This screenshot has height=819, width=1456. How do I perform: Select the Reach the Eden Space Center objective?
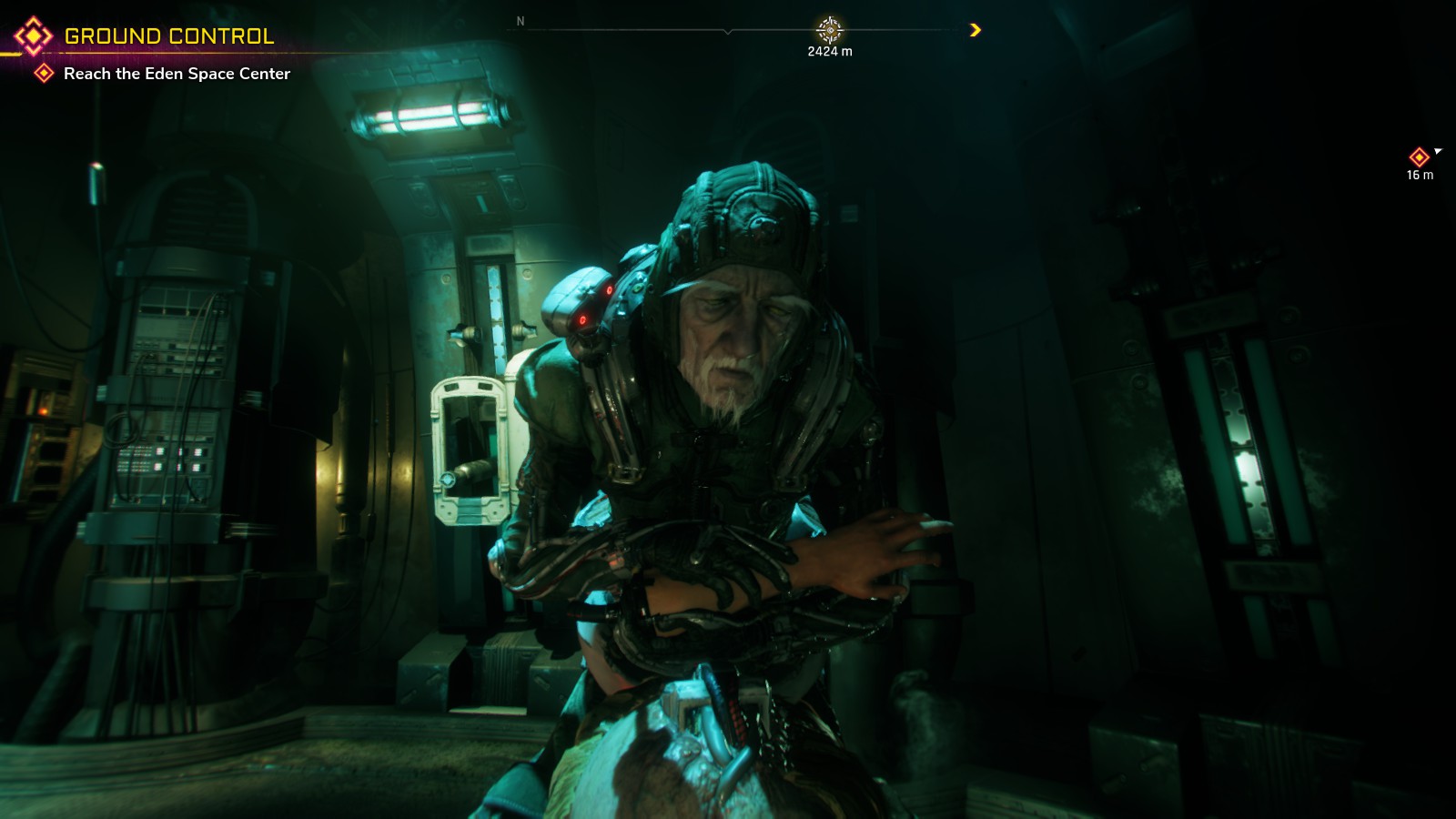click(x=176, y=75)
